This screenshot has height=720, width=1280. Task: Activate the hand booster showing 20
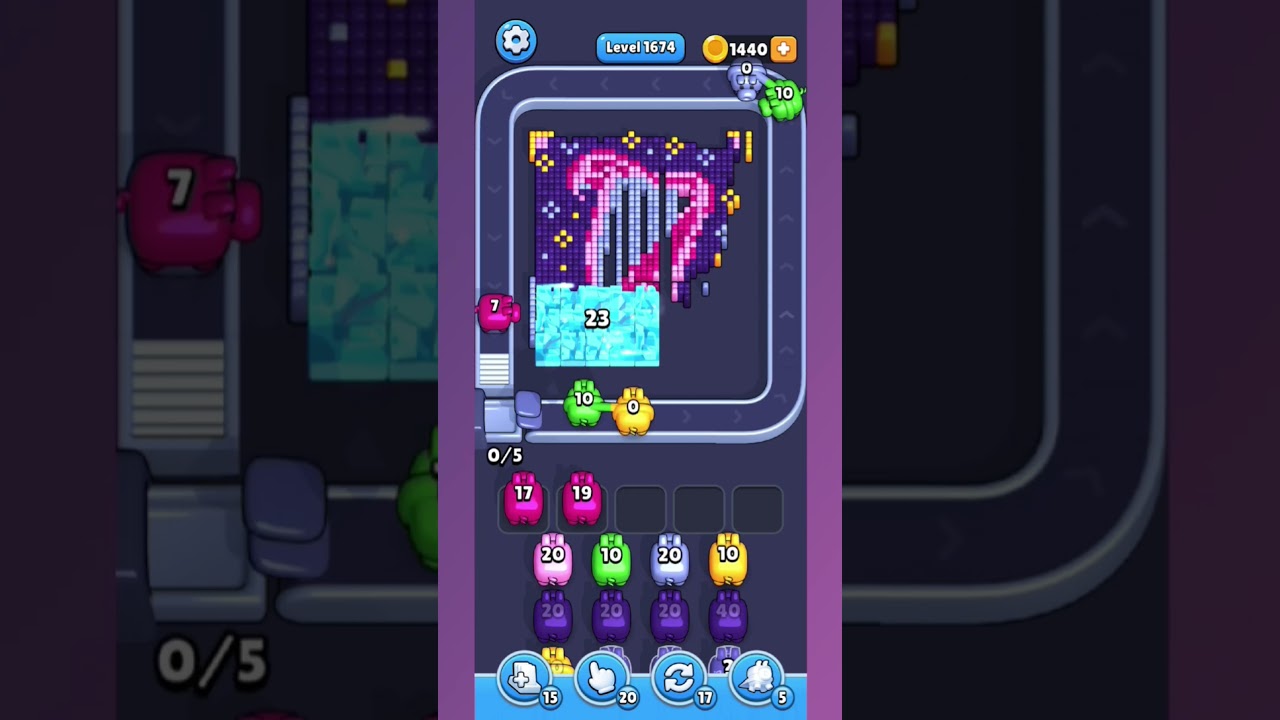coord(602,676)
